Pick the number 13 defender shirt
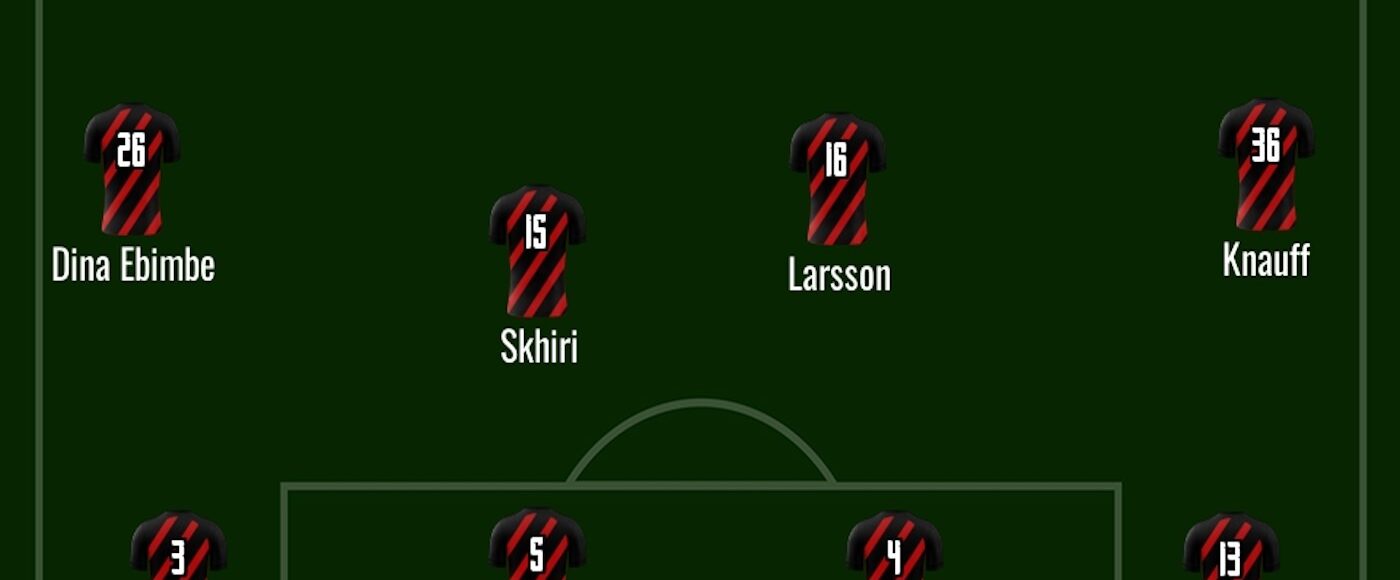The image size is (1400, 580). (1231, 548)
